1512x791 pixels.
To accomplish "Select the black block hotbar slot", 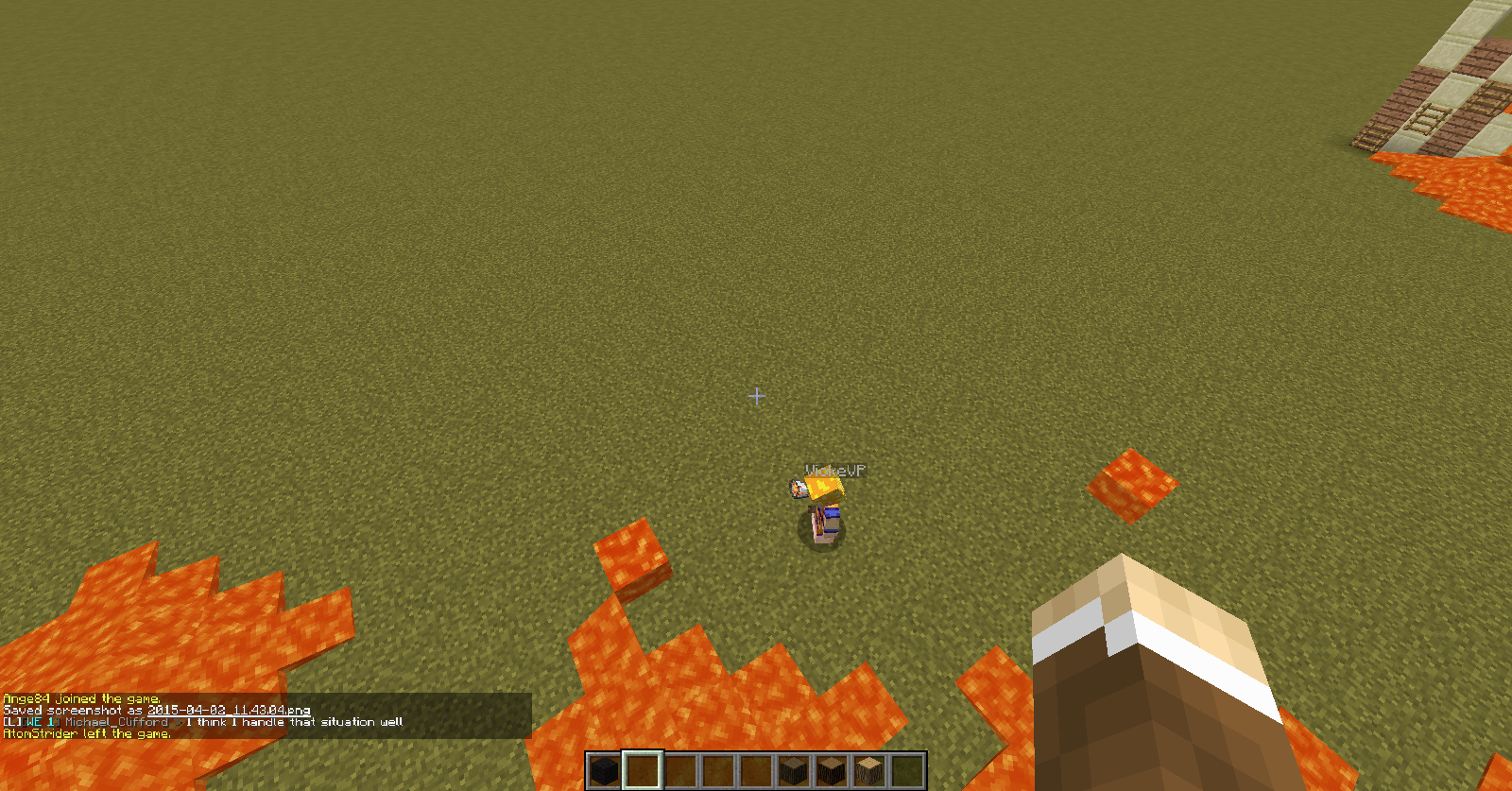I will [x=605, y=771].
